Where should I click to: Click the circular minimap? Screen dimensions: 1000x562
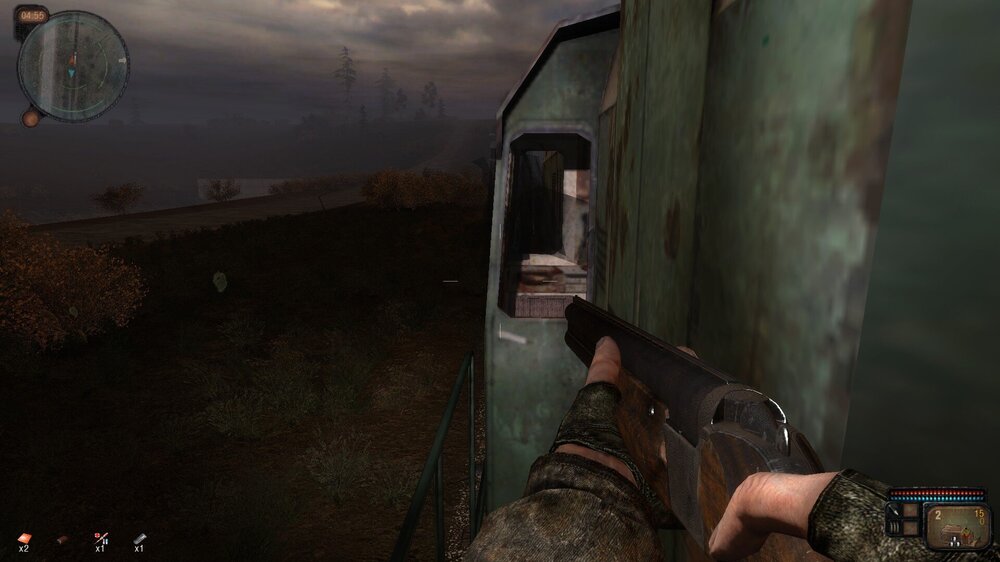coord(73,66)
